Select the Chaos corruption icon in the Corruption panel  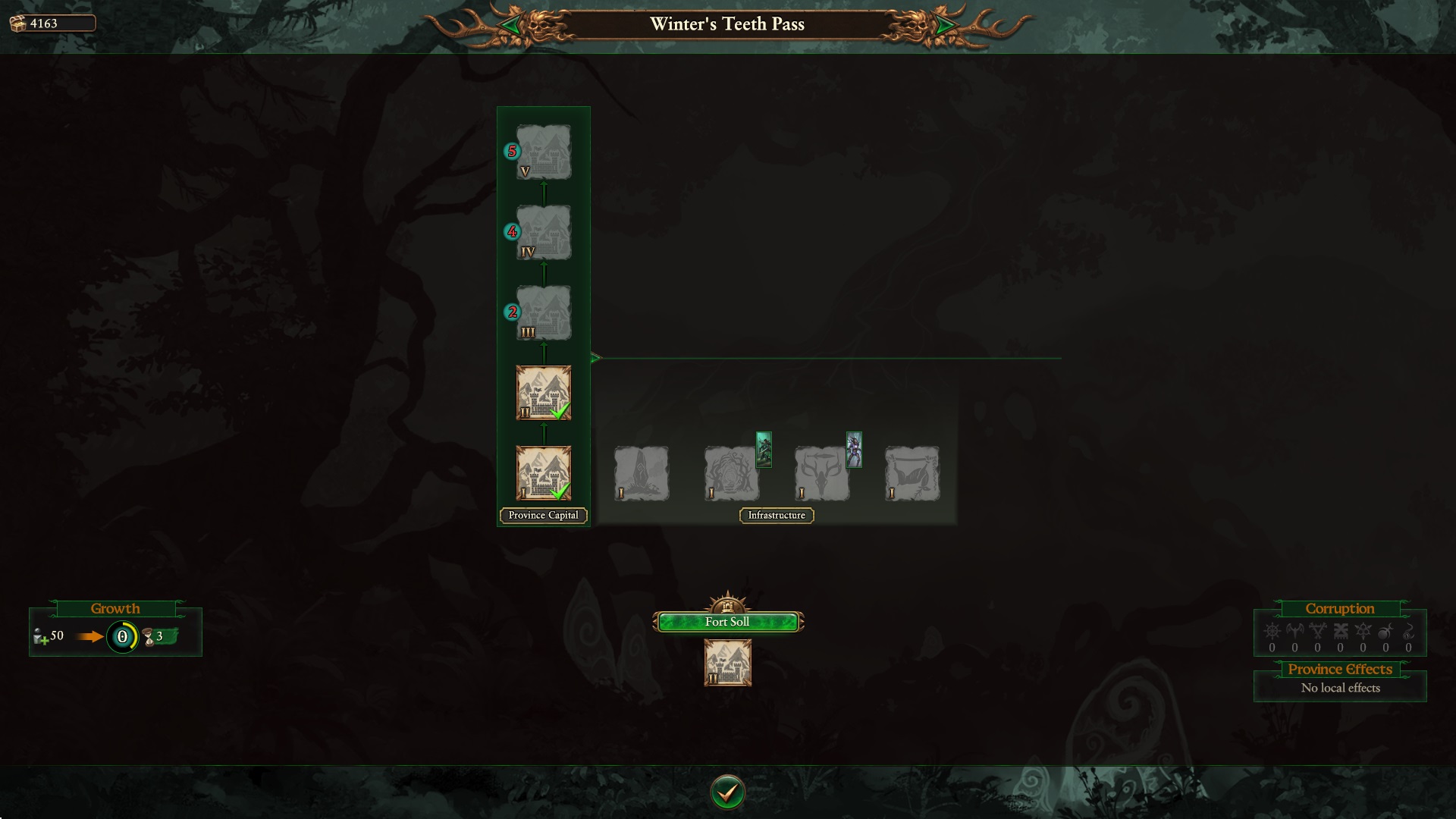pos(1272,631)
